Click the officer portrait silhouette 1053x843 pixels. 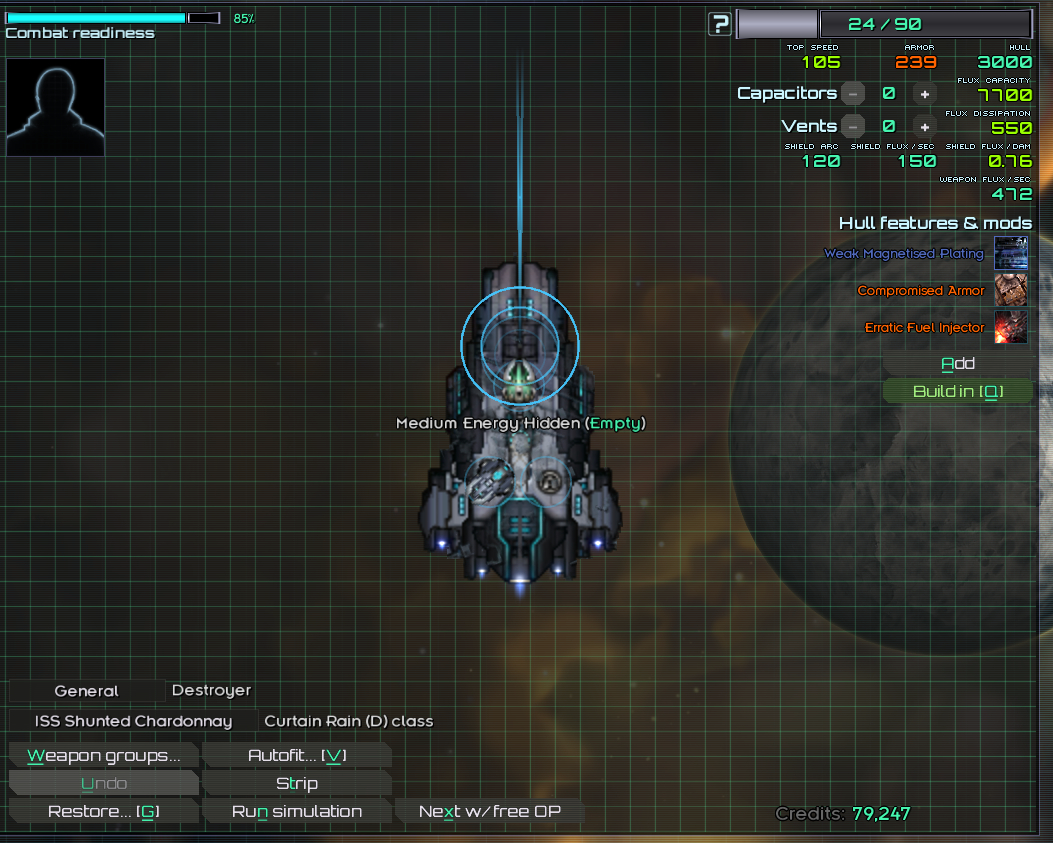[56, 107]
